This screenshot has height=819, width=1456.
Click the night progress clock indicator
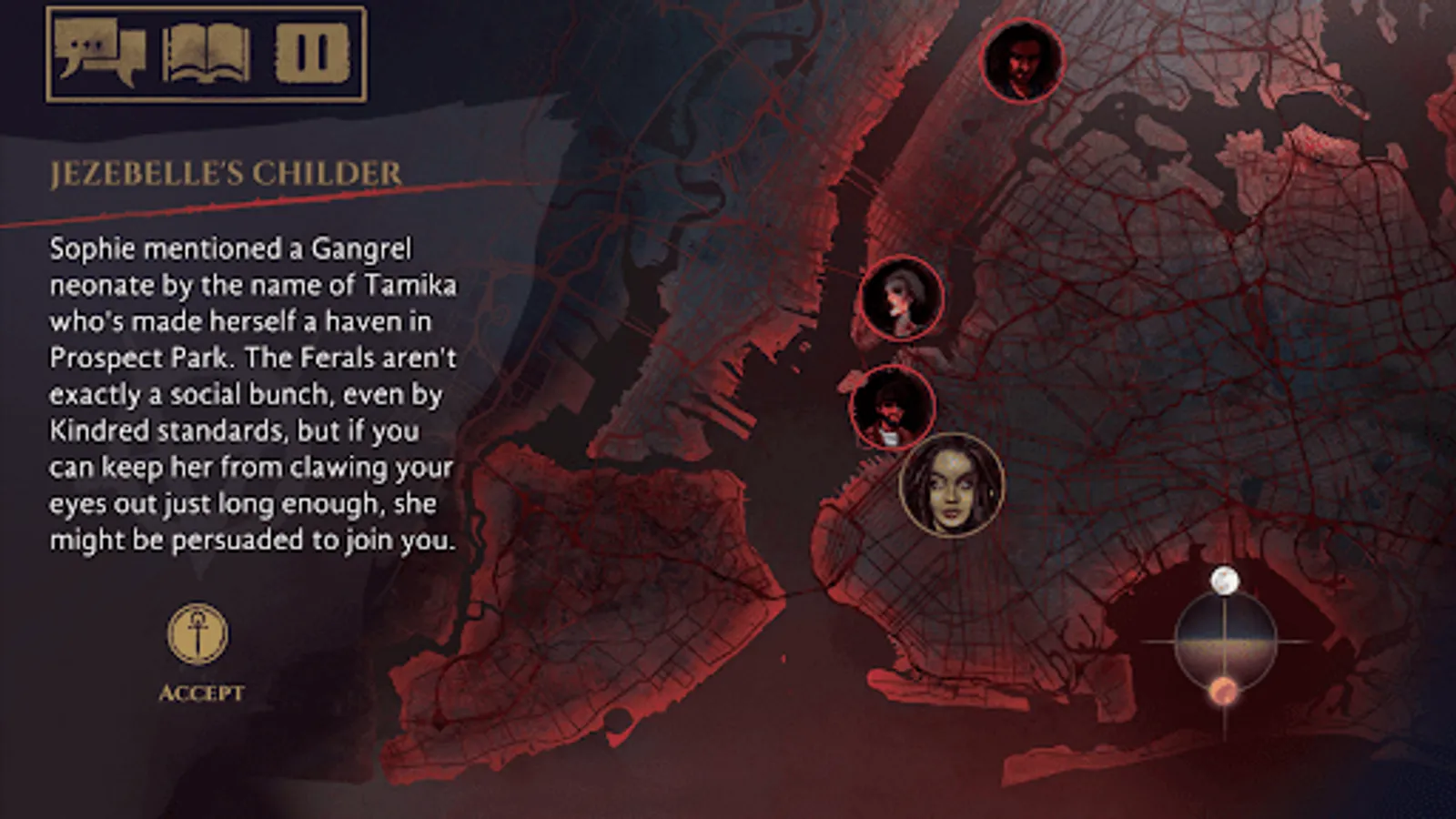[x=1226, y=642]
